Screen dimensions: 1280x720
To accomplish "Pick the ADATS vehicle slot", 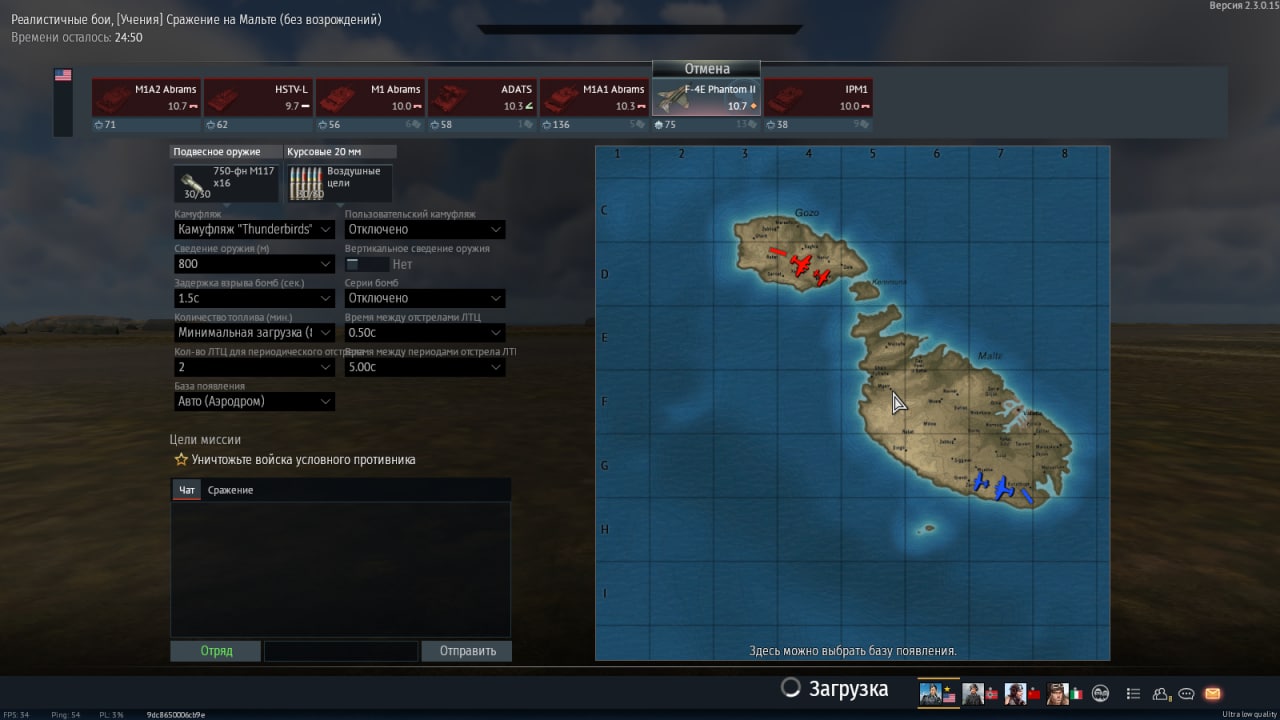I will pos(482,98).
